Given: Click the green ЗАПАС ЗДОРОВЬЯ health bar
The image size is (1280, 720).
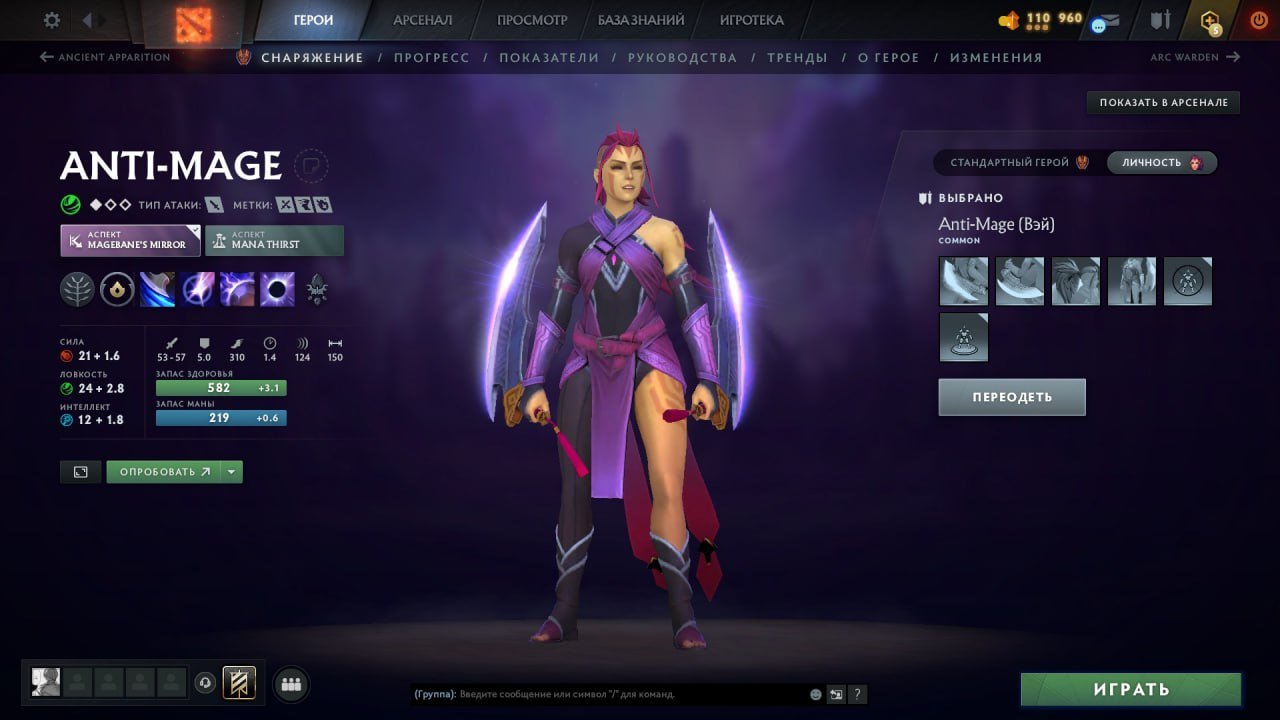Looking at the screenshot, I should coord(220,387).
